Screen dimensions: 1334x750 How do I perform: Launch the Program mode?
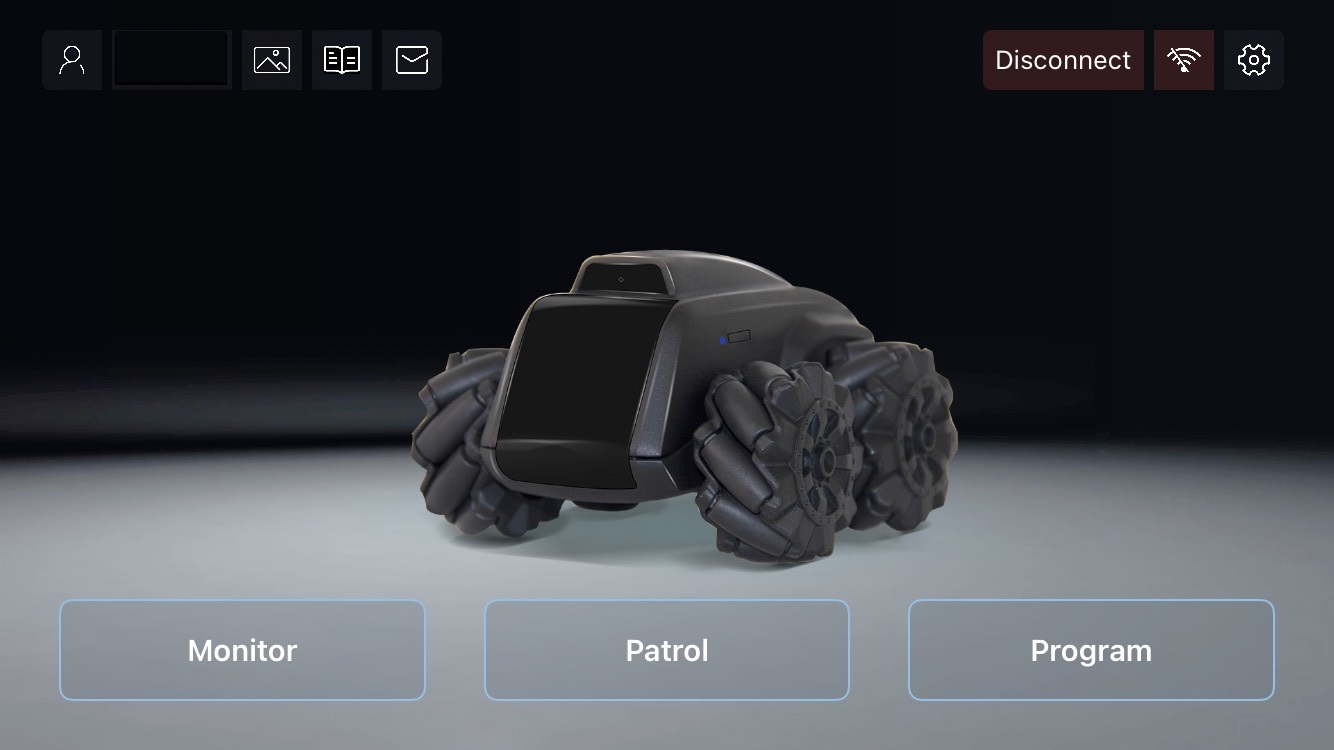click(x=1091, y=650)
